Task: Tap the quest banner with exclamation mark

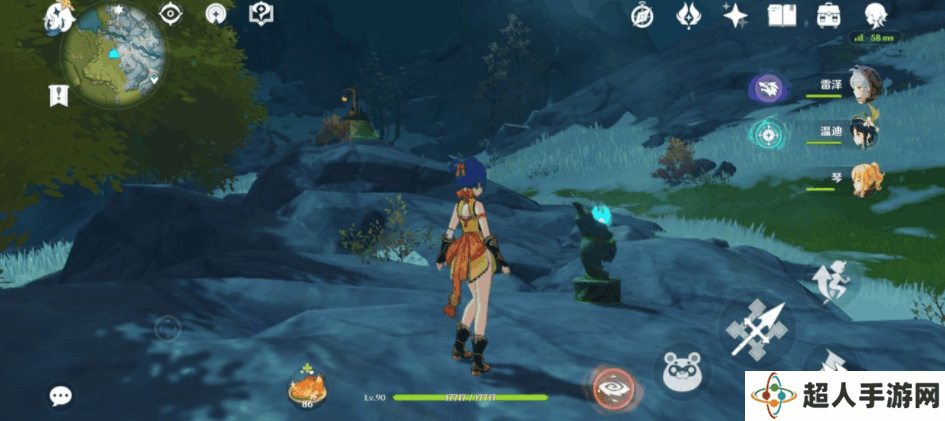Action: pos(58,95)
